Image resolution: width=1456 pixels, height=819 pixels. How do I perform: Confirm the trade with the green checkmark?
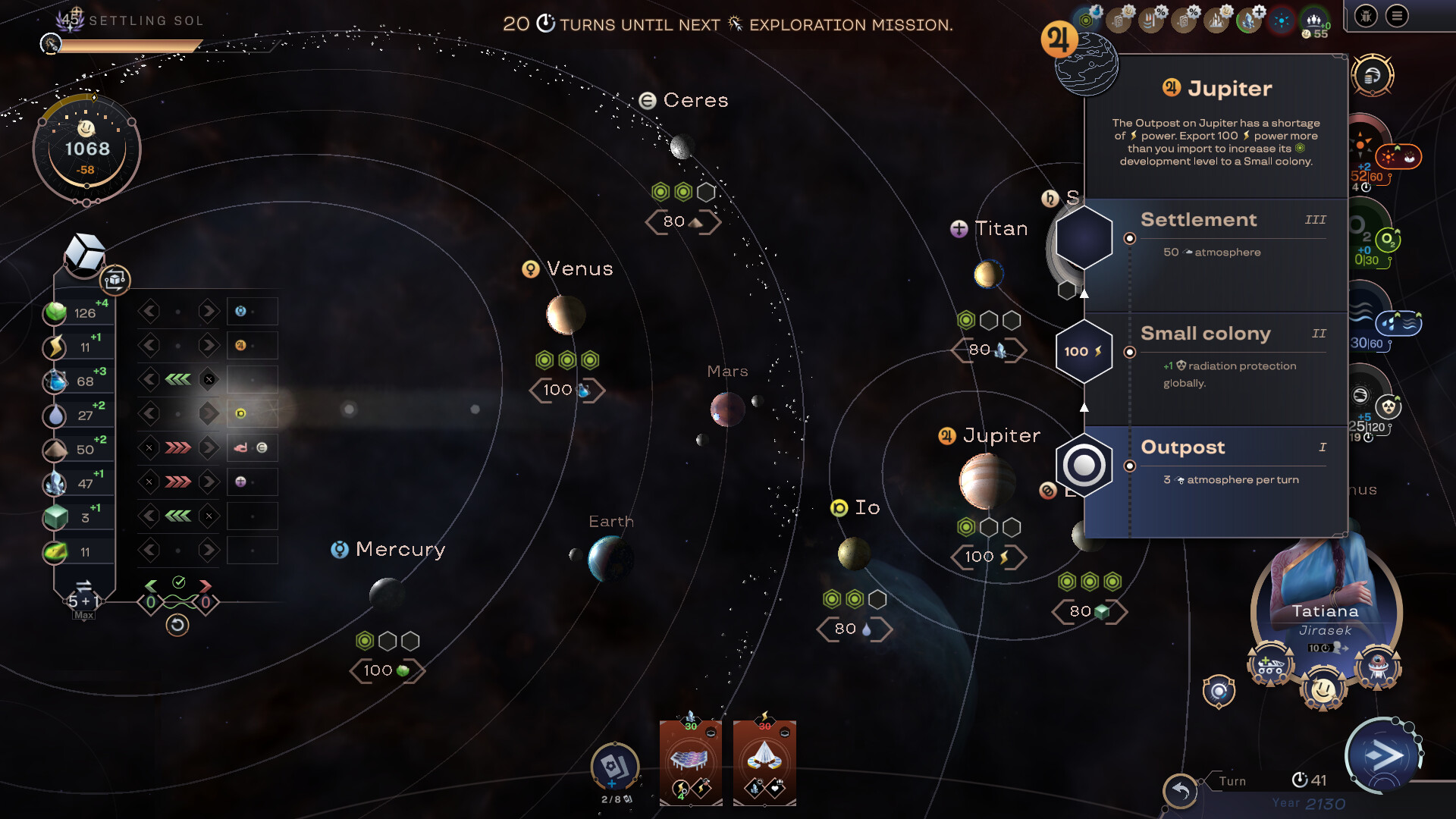[178, 581]
